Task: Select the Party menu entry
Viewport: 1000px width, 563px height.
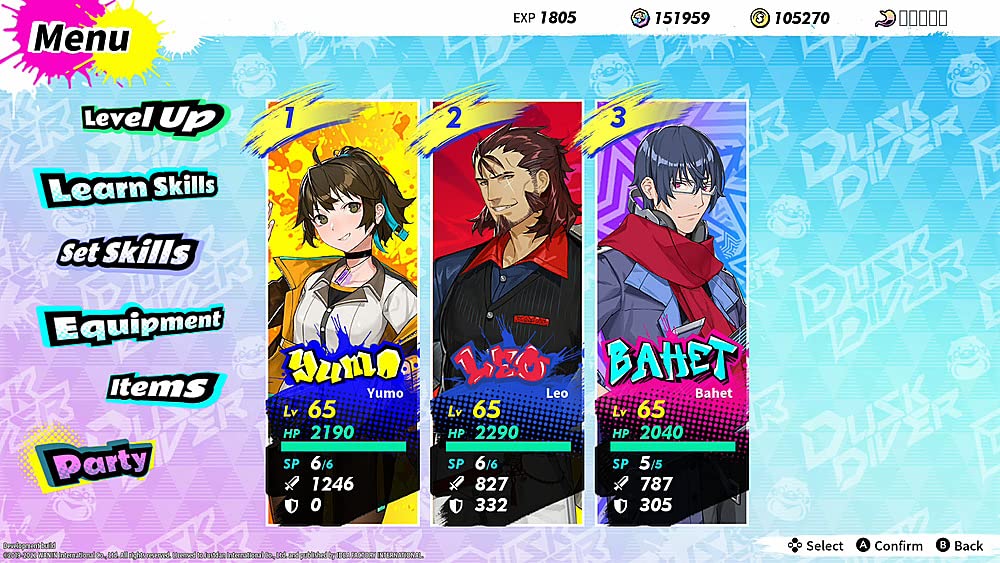Action: click(99, 461)
